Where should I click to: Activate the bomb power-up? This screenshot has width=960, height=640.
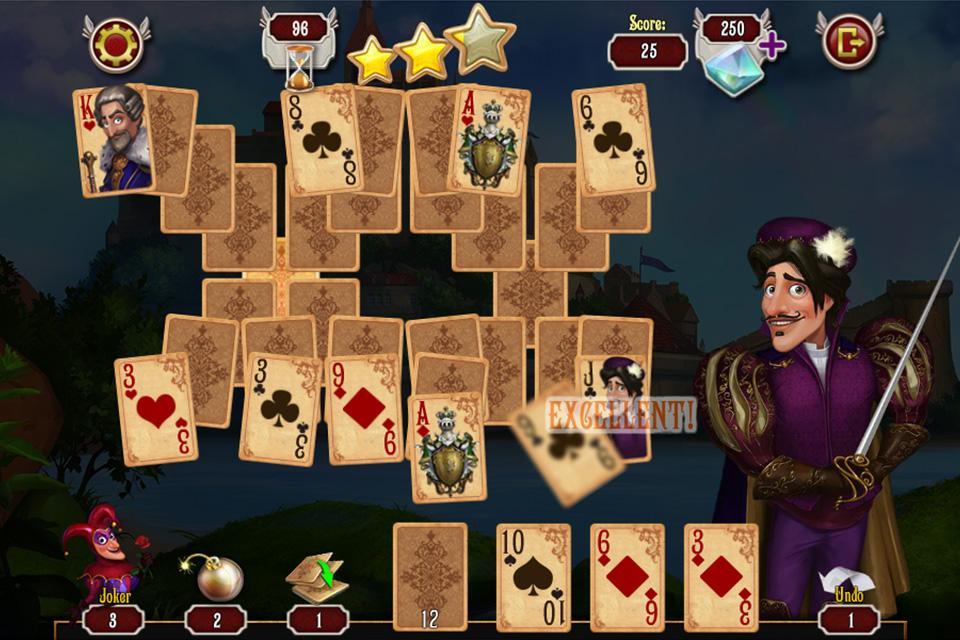click(216, 577)
